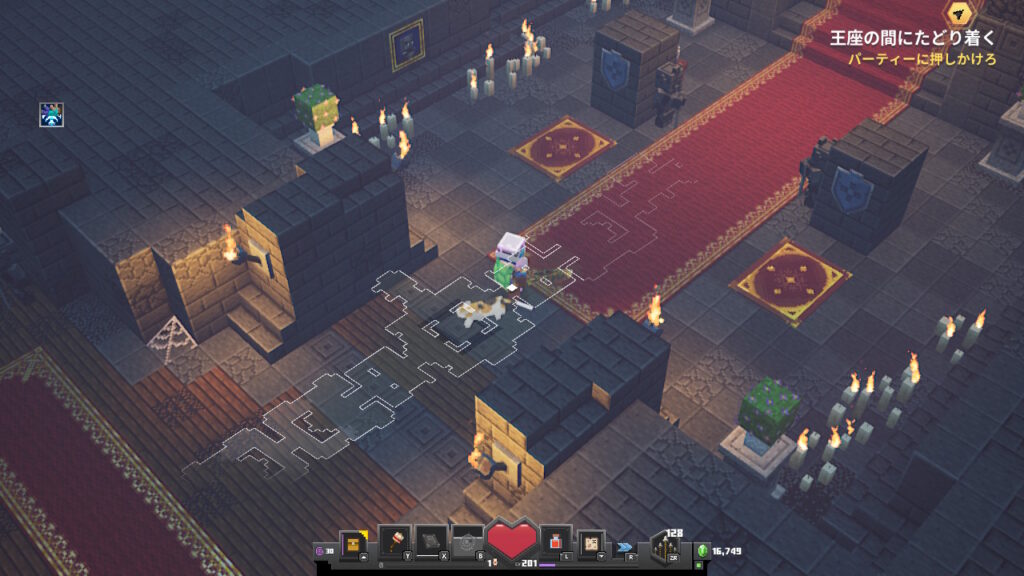1024x576 pixels.
Task: Select the arrow quiver ammo slot
Action: point(665,547)
